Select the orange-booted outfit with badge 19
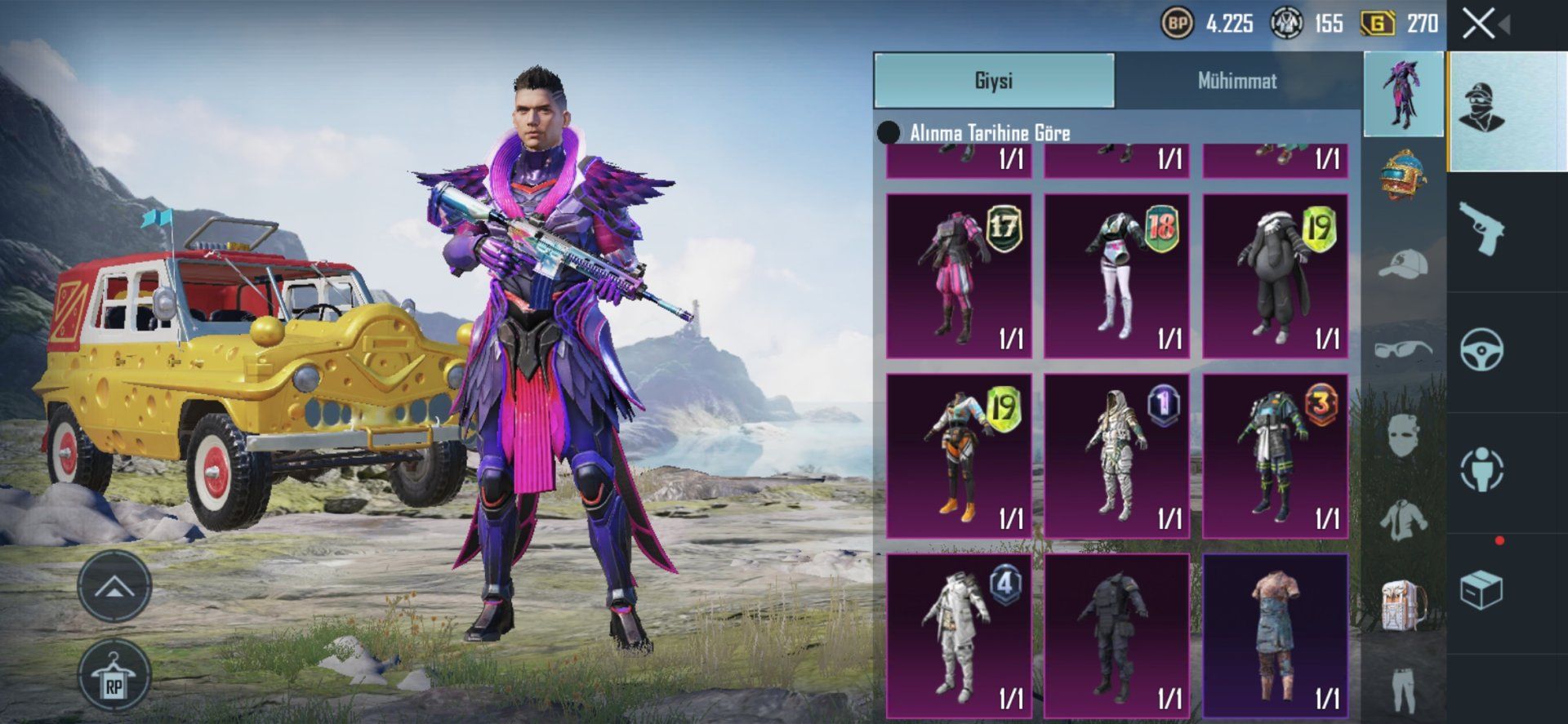The height and width of the screenshot is (724, 1568). pos(959,455)
